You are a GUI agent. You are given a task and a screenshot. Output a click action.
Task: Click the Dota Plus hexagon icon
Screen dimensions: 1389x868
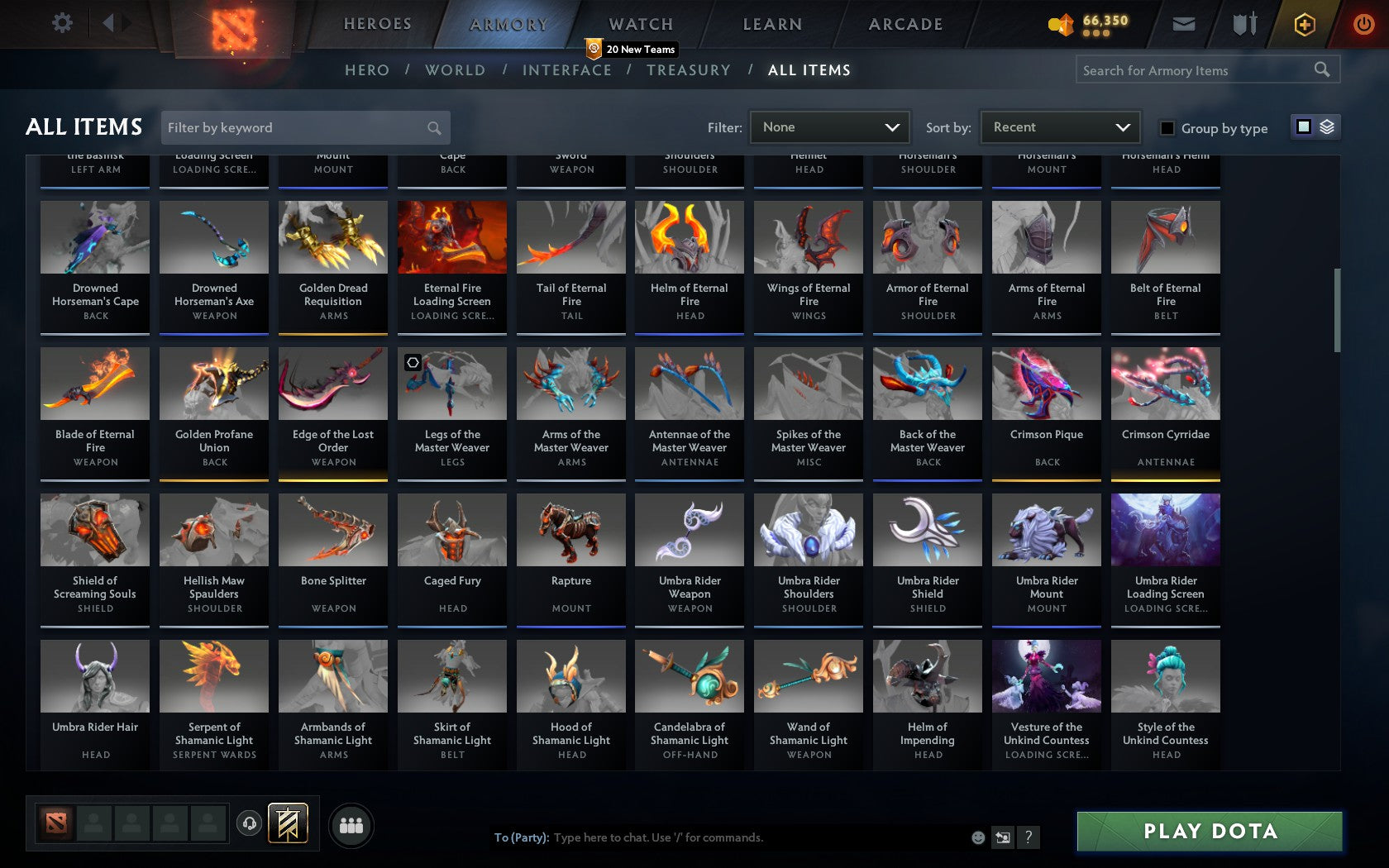pos(1305,24)
